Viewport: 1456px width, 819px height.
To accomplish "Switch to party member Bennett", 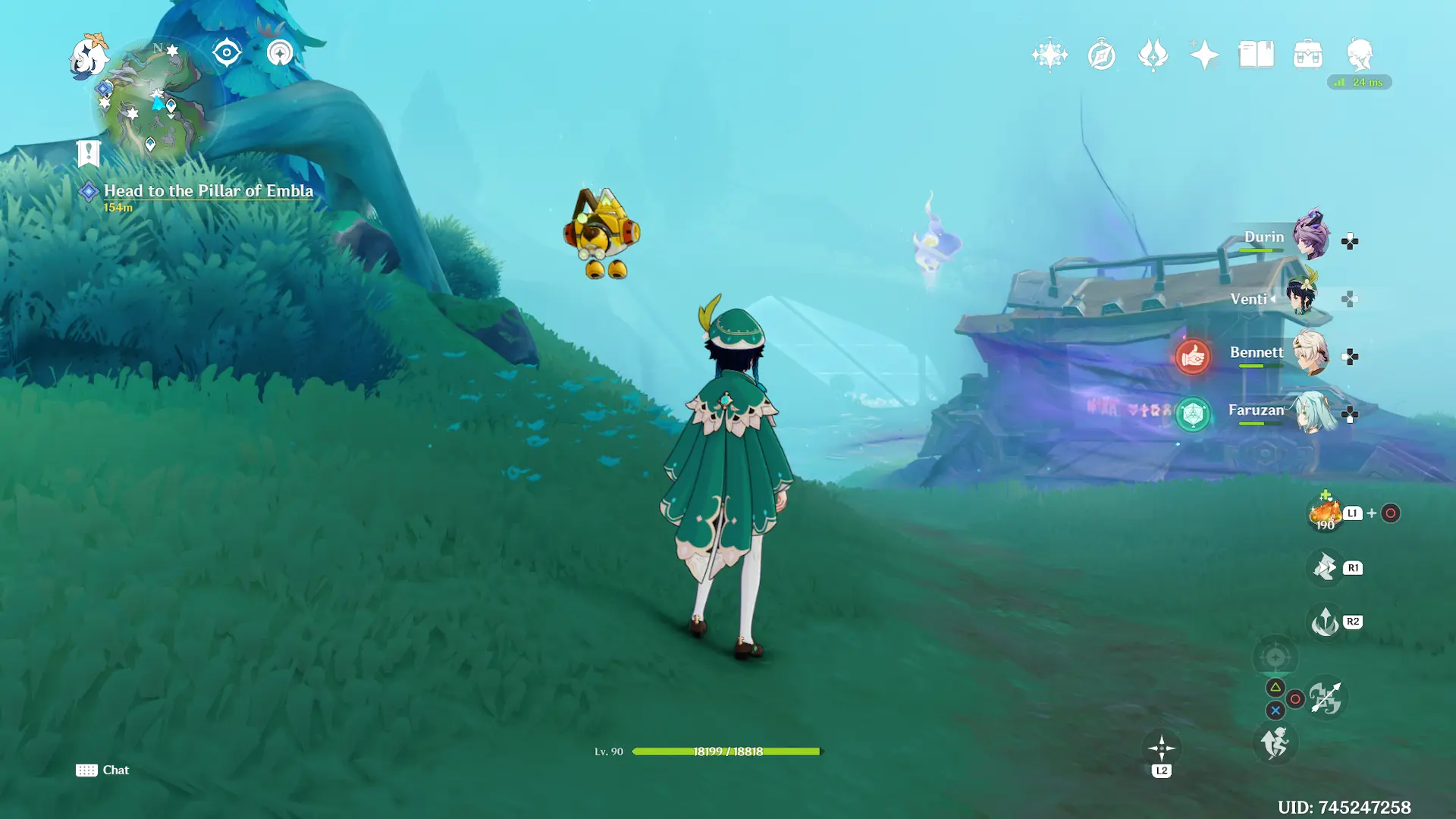I will 1310,353.
